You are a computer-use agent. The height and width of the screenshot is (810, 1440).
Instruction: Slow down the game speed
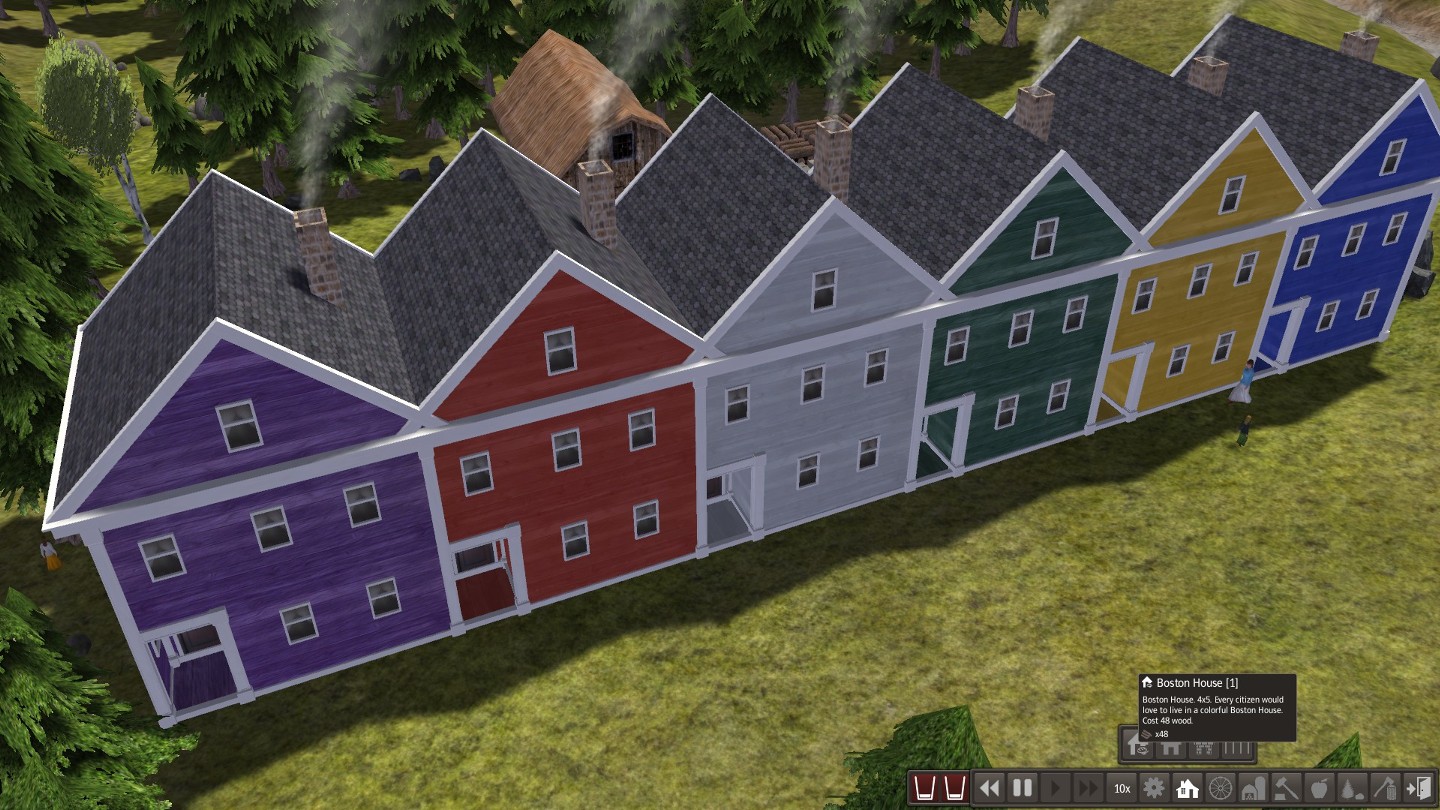point(989,788)
